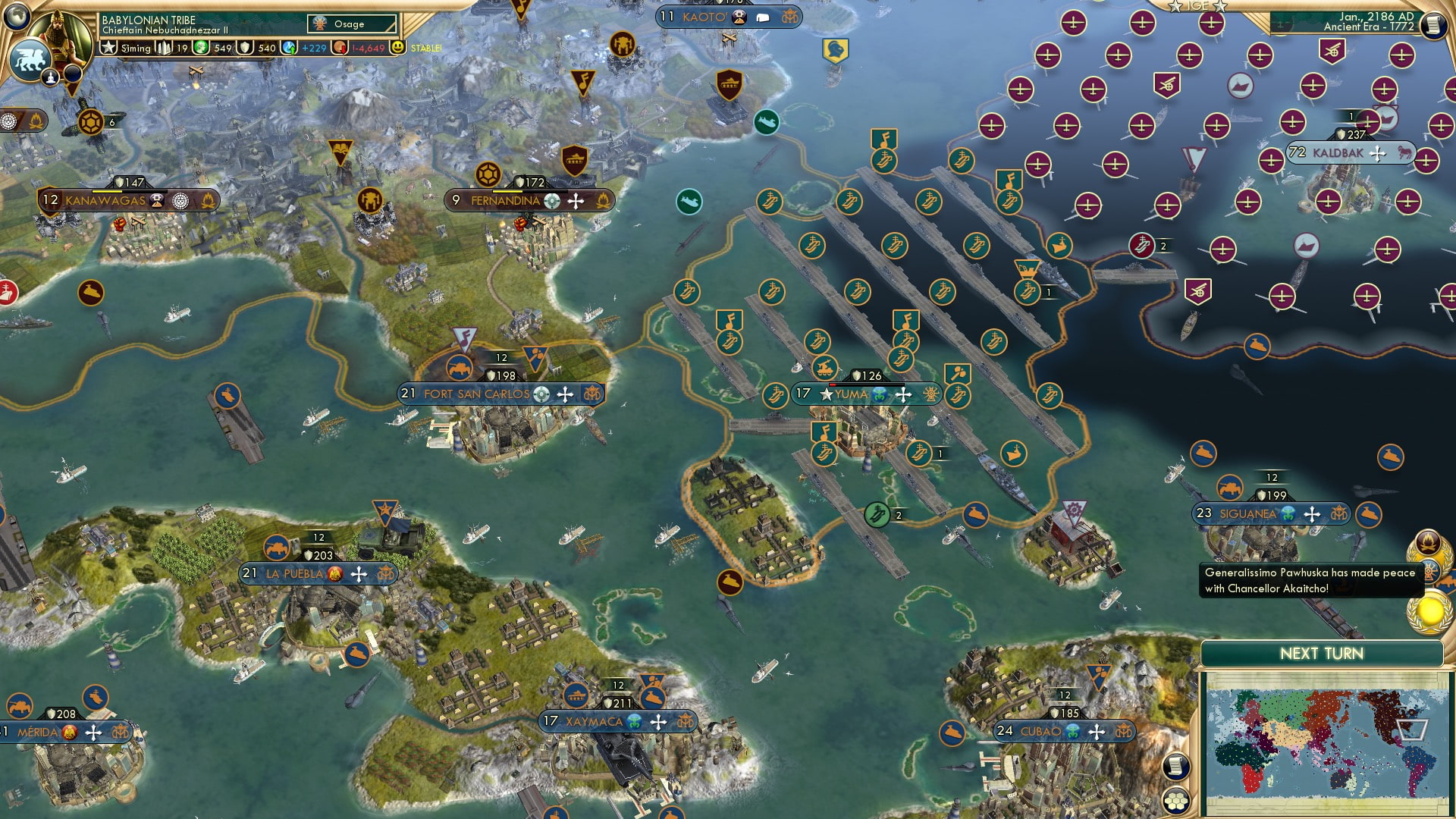
Task: Click the Osage luxury resource icon
Action: [x=320, y=24]
